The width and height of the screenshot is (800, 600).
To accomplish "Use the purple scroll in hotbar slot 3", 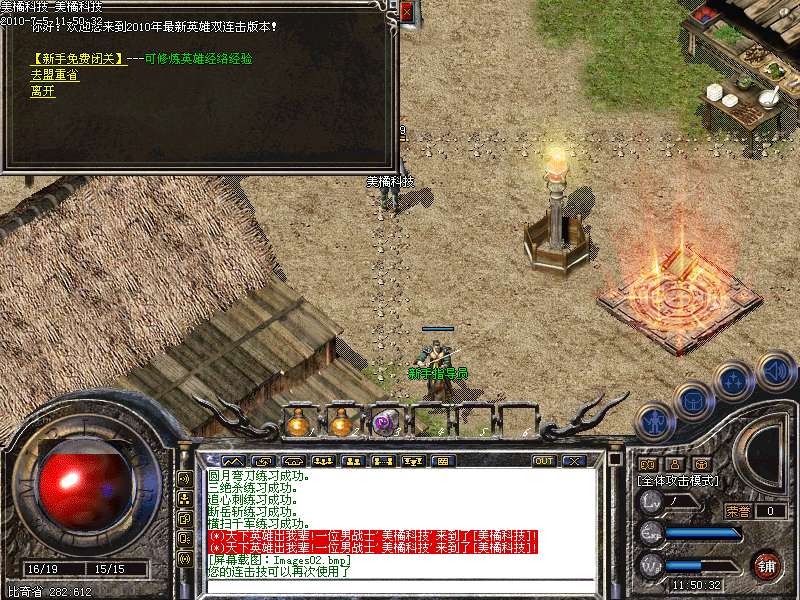I will coord(385,423).
